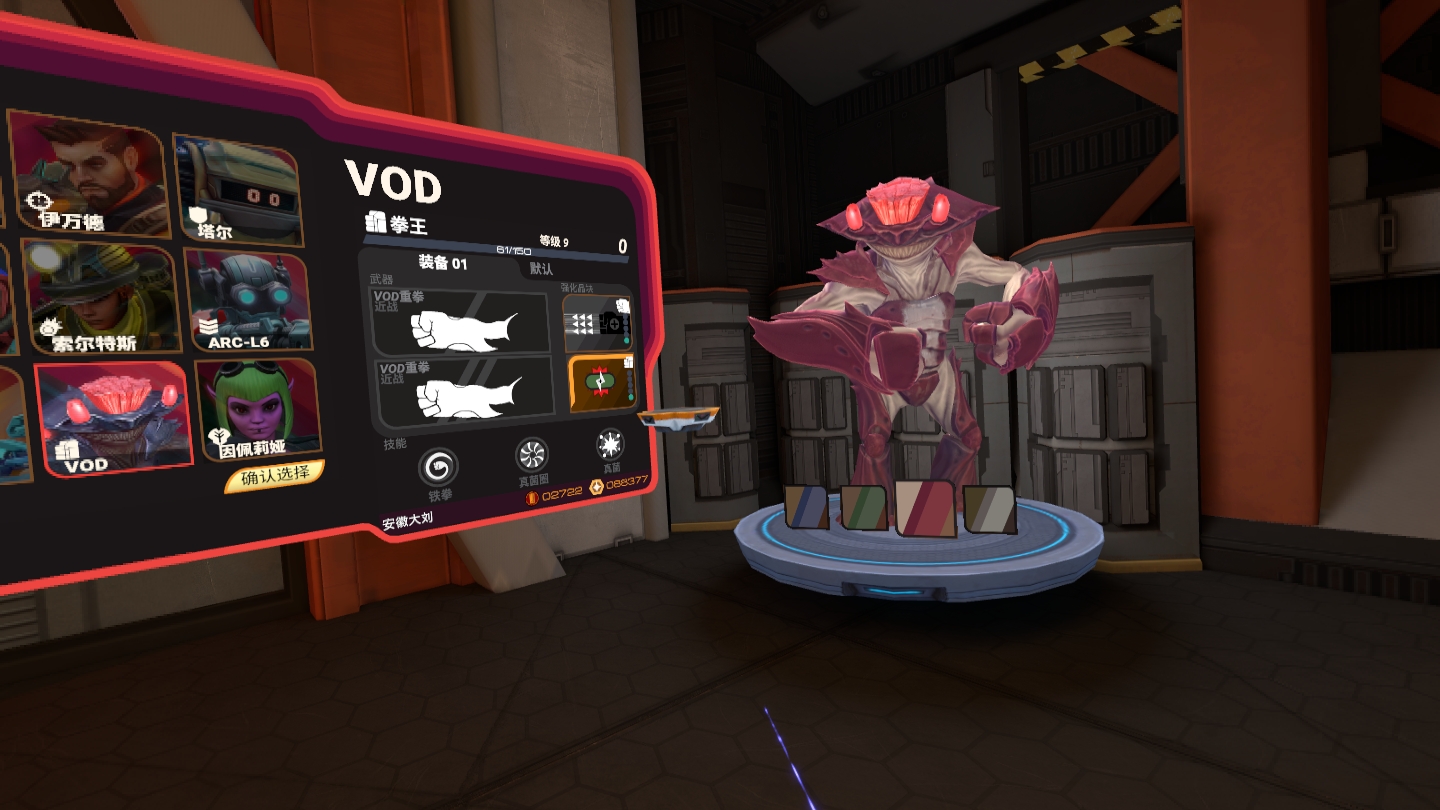View the 真菌 skill icon
This screenshot has height=810, width=1440.
pos(609,446)
